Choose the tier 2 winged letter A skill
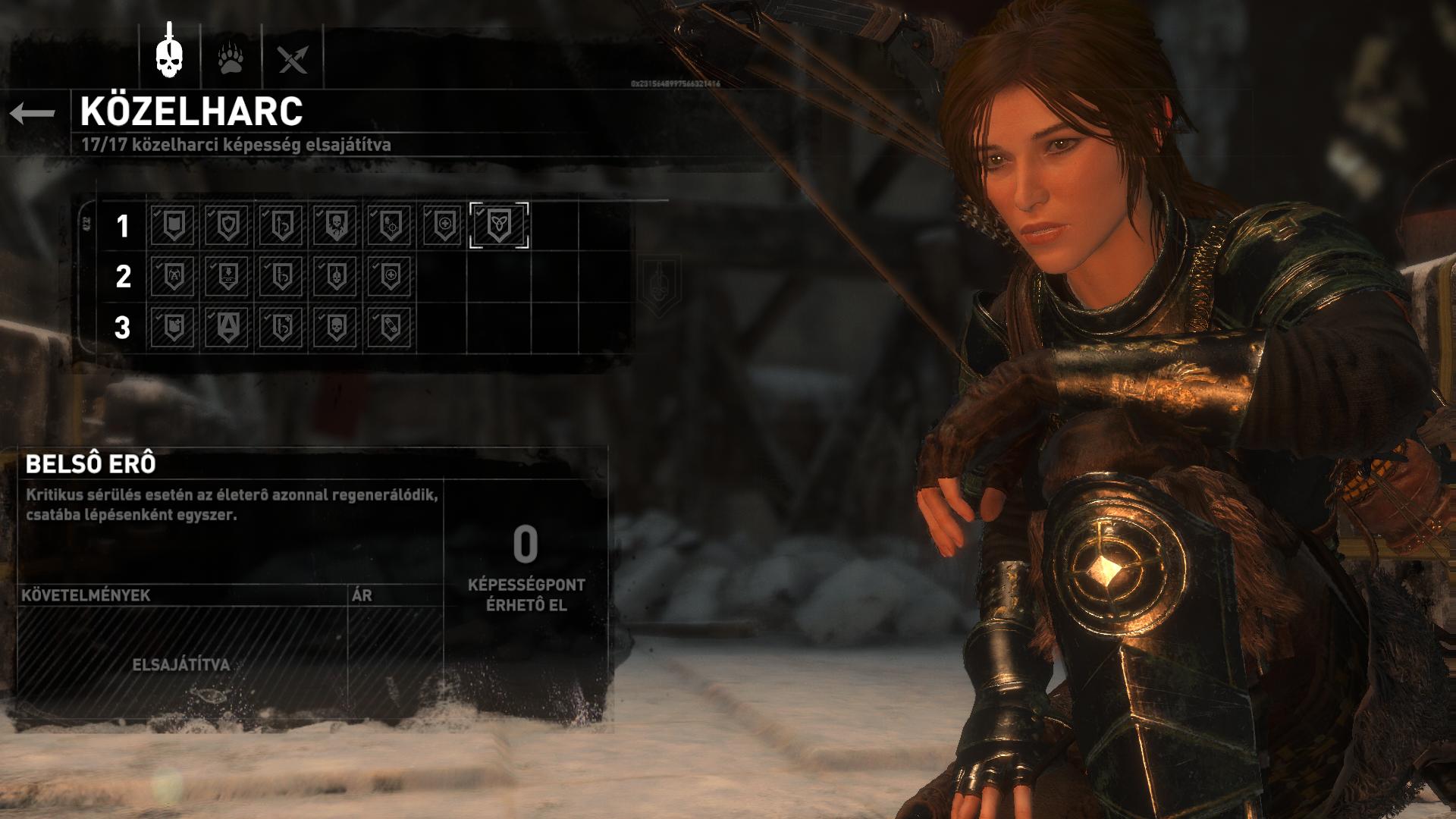1456x819 pixels. tap(174, 276)
